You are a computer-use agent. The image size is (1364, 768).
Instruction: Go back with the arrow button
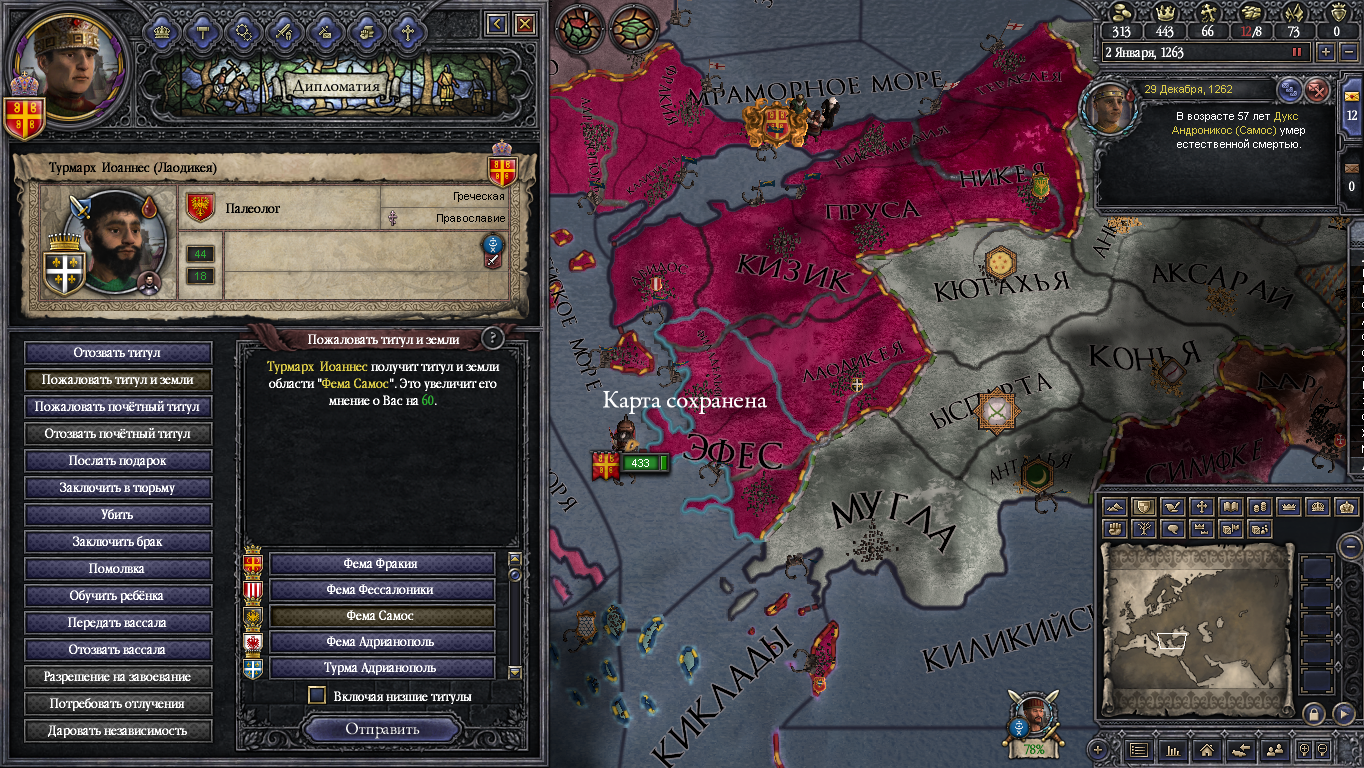[x=497, y=23]
